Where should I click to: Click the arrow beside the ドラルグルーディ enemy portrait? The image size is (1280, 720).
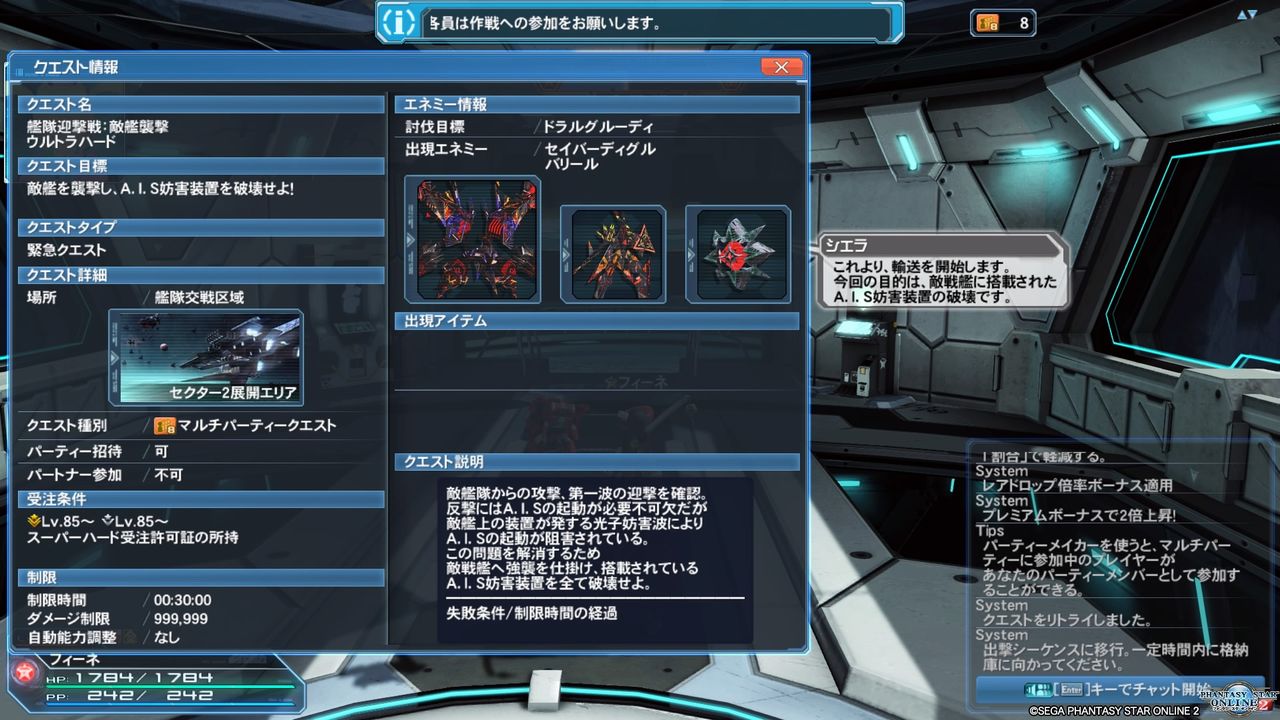click(x=410, y=240)
